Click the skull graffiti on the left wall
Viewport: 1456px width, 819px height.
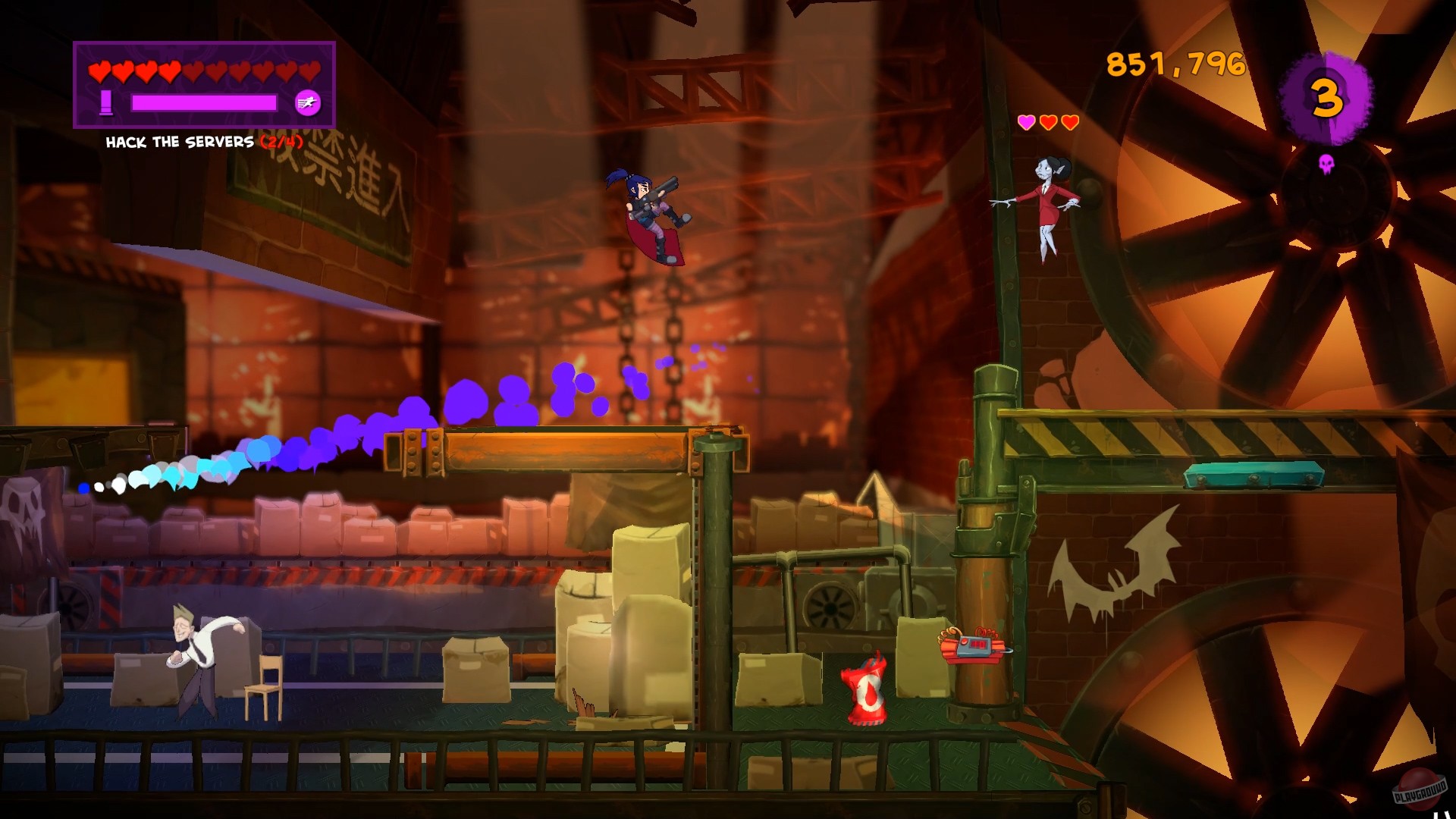[19, 504]
